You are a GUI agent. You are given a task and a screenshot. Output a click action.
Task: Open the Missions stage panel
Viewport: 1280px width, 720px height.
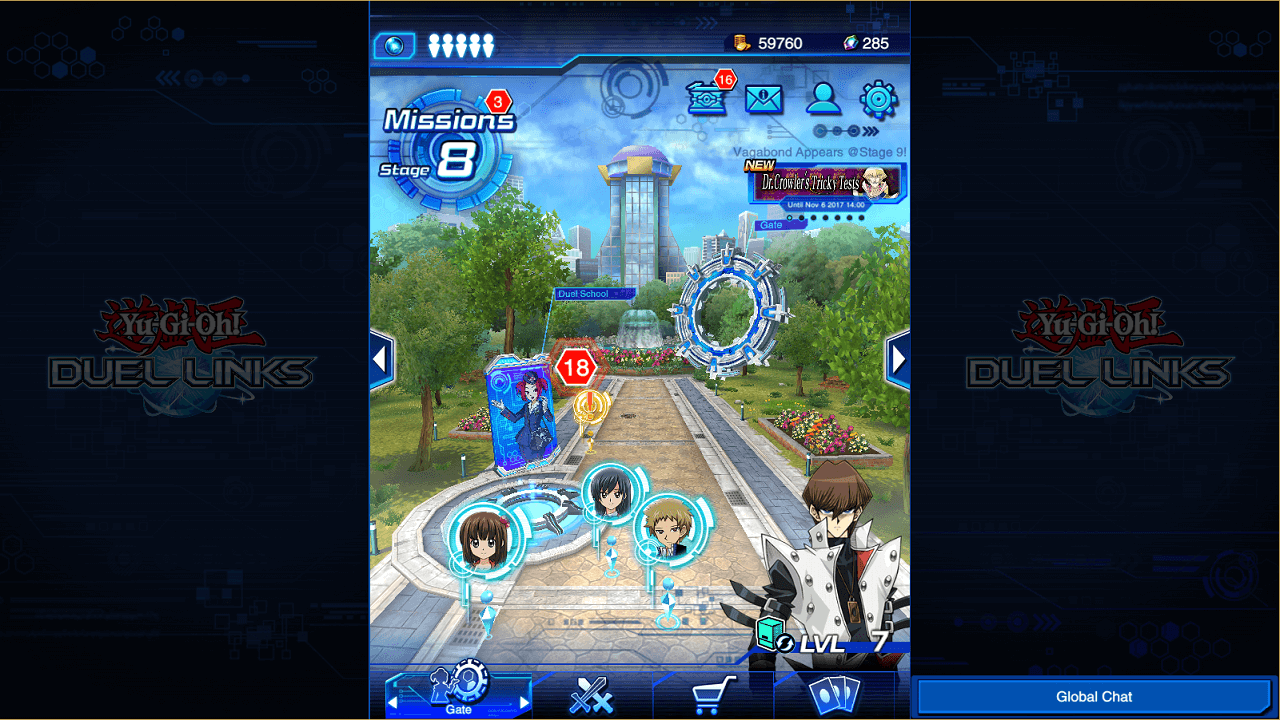click(x=449, y=148)
